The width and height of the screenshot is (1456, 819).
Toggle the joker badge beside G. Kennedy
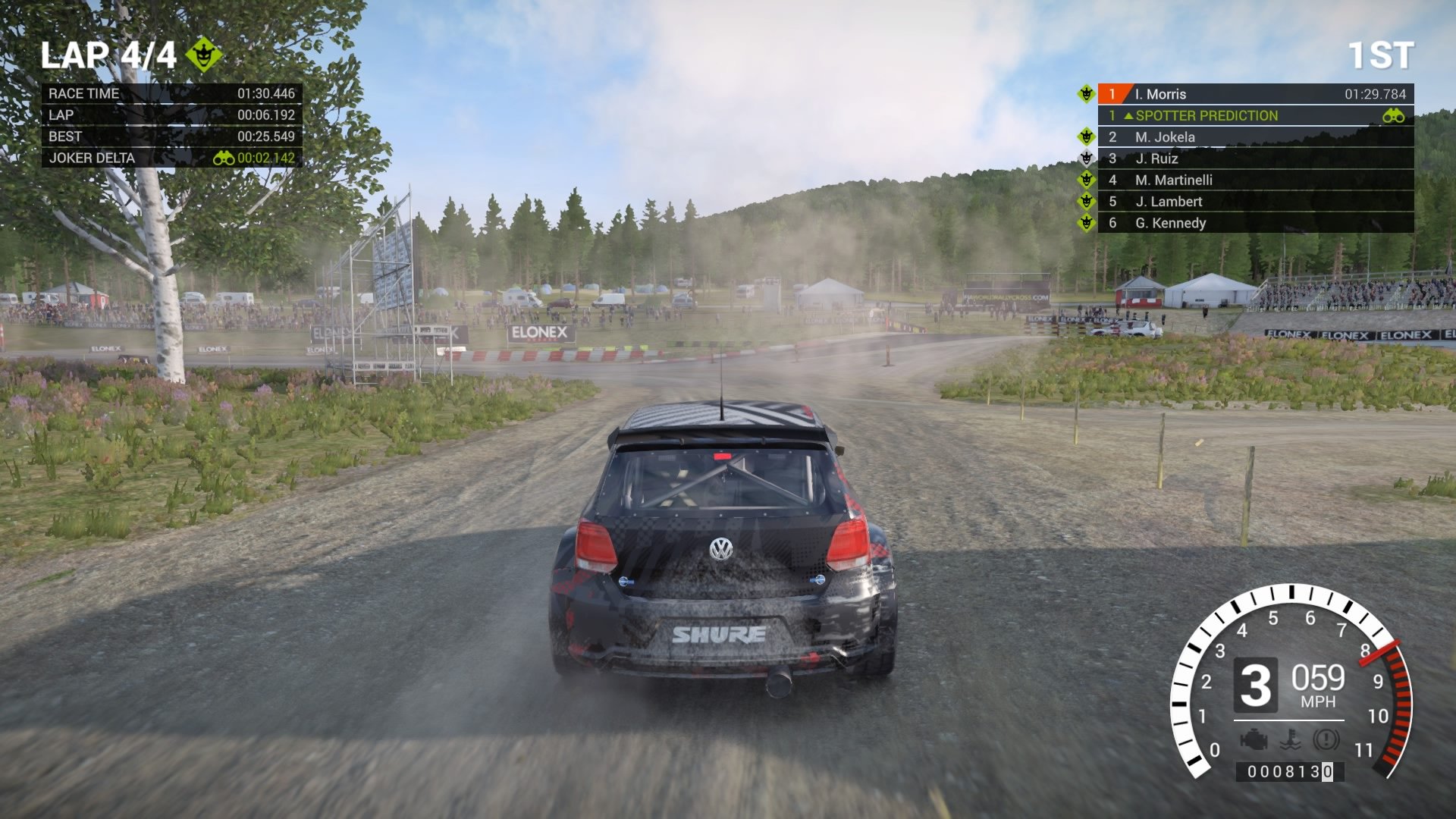pyautogui.click(x=1087, y=223)
